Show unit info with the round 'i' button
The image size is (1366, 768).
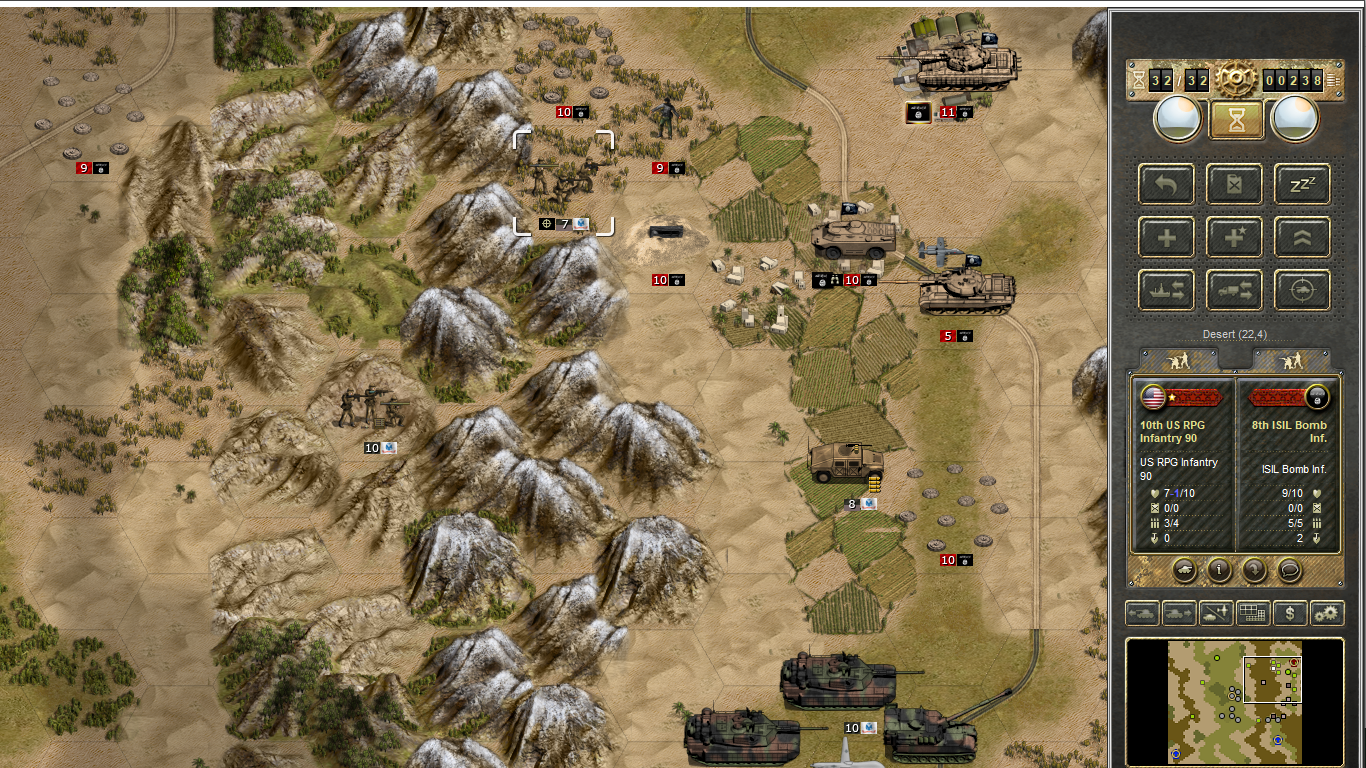click(1219, 570)
